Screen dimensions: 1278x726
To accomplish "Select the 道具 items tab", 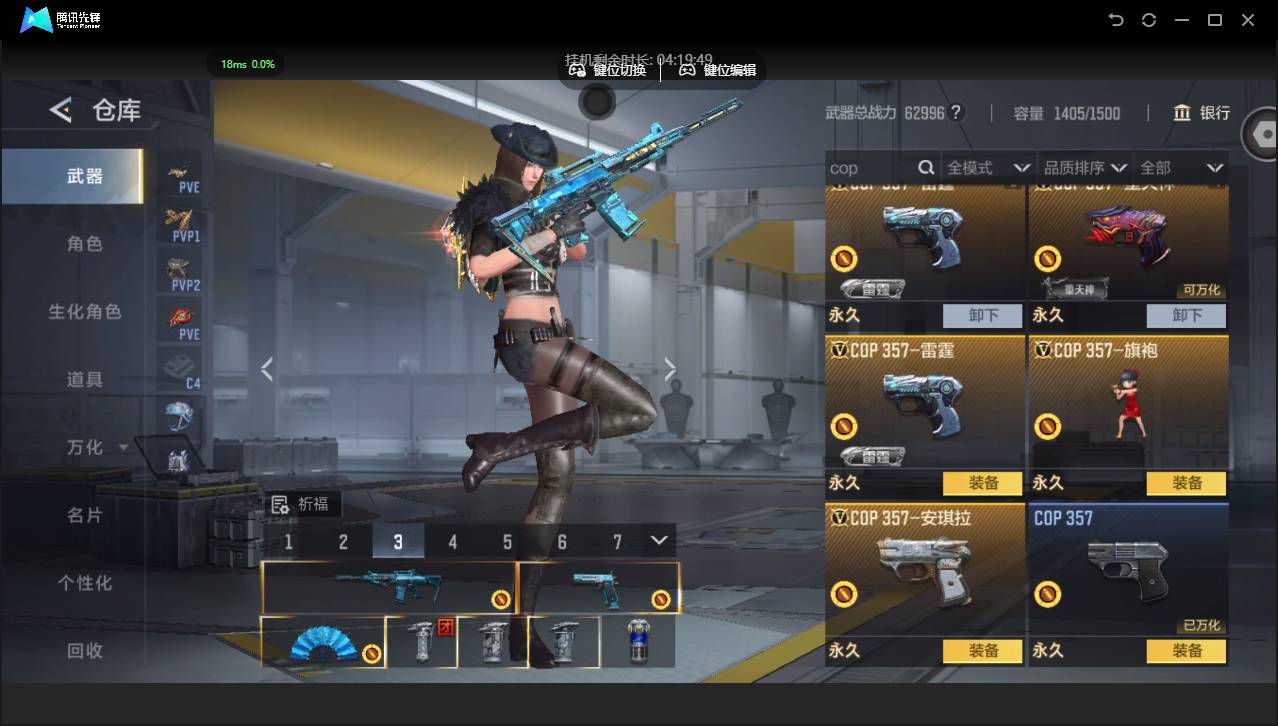I will (x=85, y=380).
